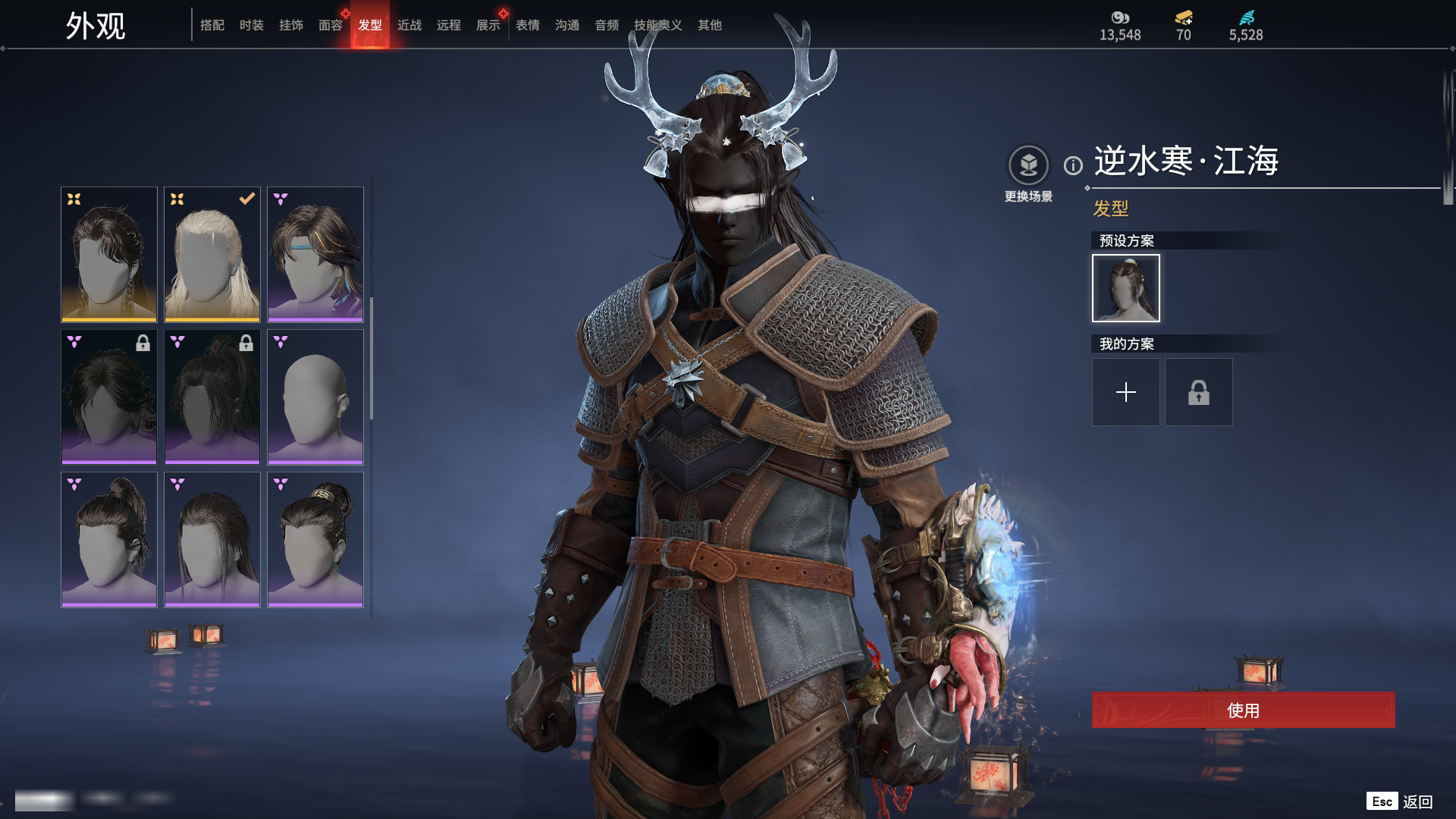Choose the wavy dark hairstyle with braids
The width and height of the screenshot is (1456, 819).
point(109,254)
